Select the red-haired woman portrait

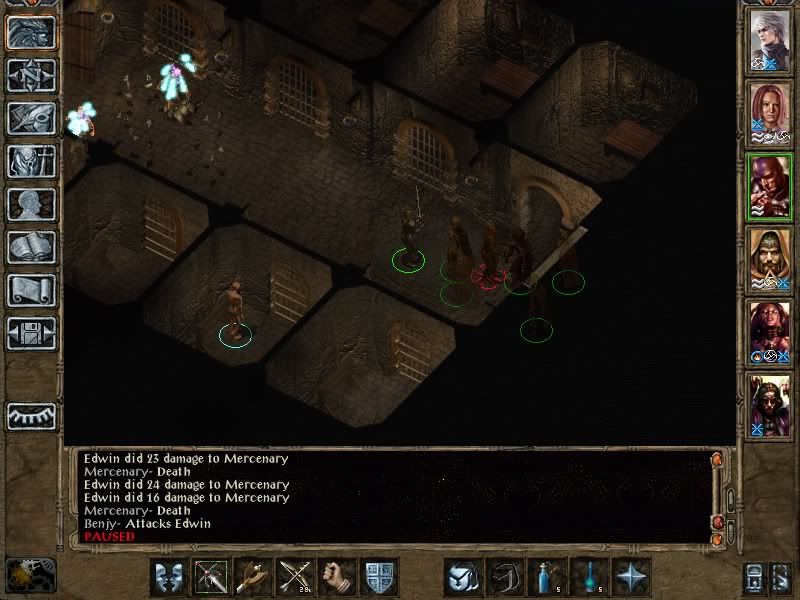point(770,114)
